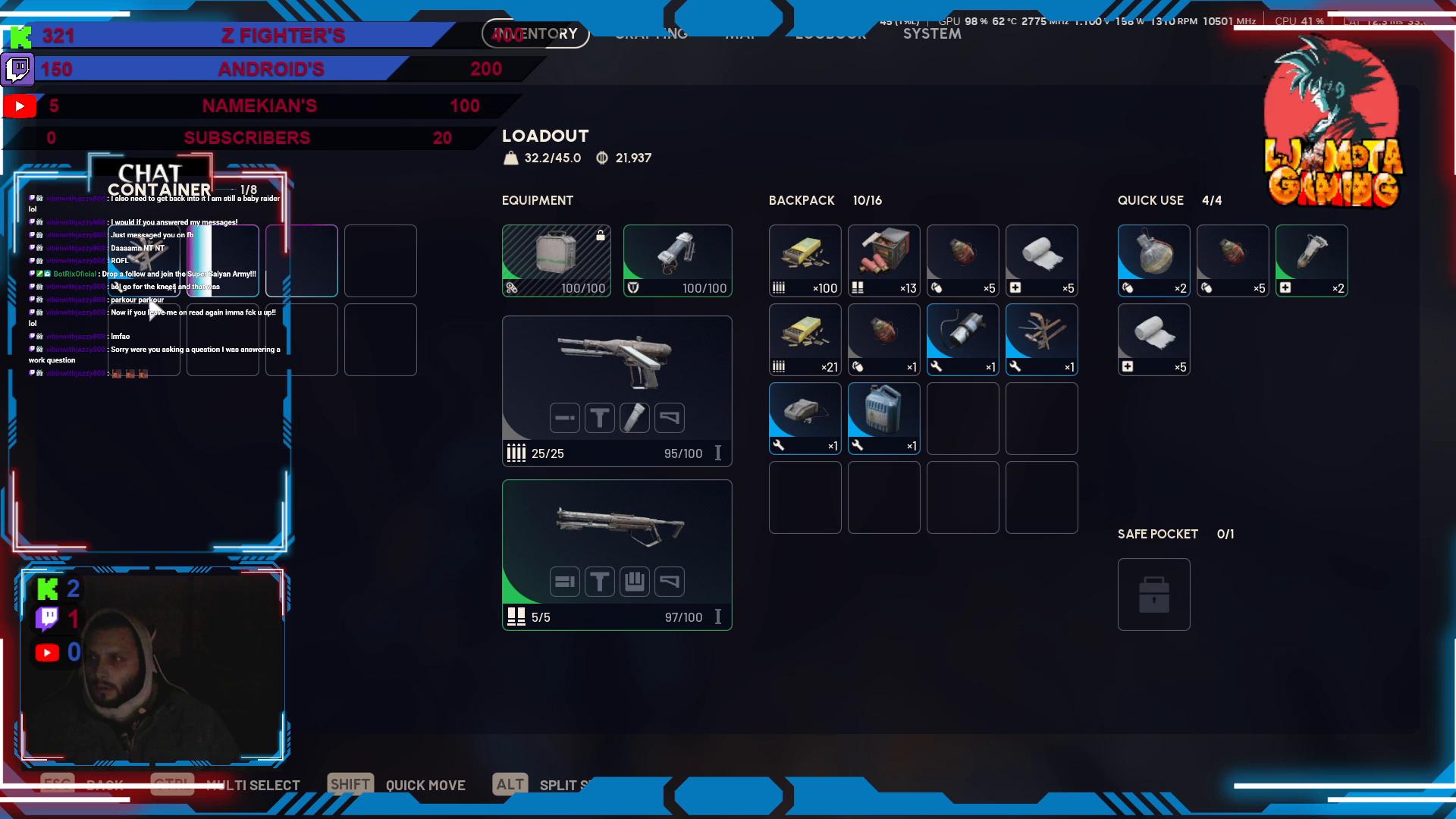Viewport: 1456px width, 819px height.
Task: Click the shotgun's shell-holder attachment slot
Action: click(x=634, y=582)
